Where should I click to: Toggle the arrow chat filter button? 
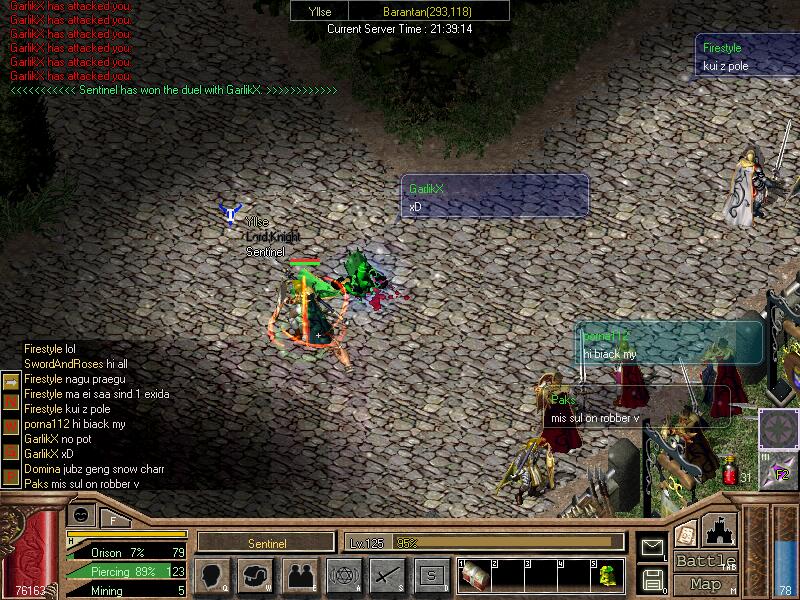point(10,382)
